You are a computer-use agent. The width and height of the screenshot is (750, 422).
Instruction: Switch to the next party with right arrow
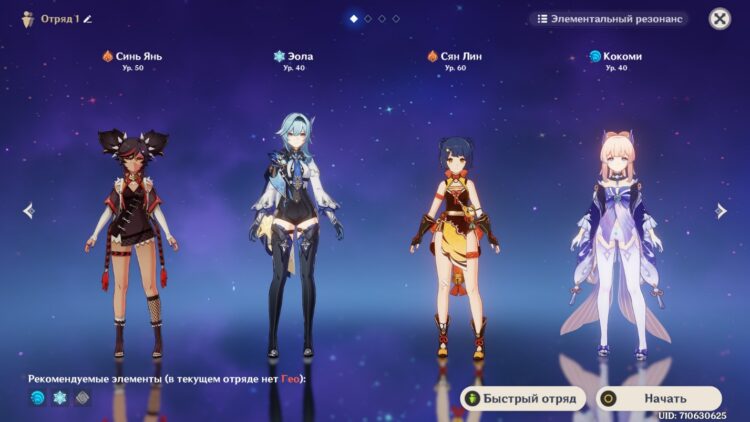(x=721, y=211)
